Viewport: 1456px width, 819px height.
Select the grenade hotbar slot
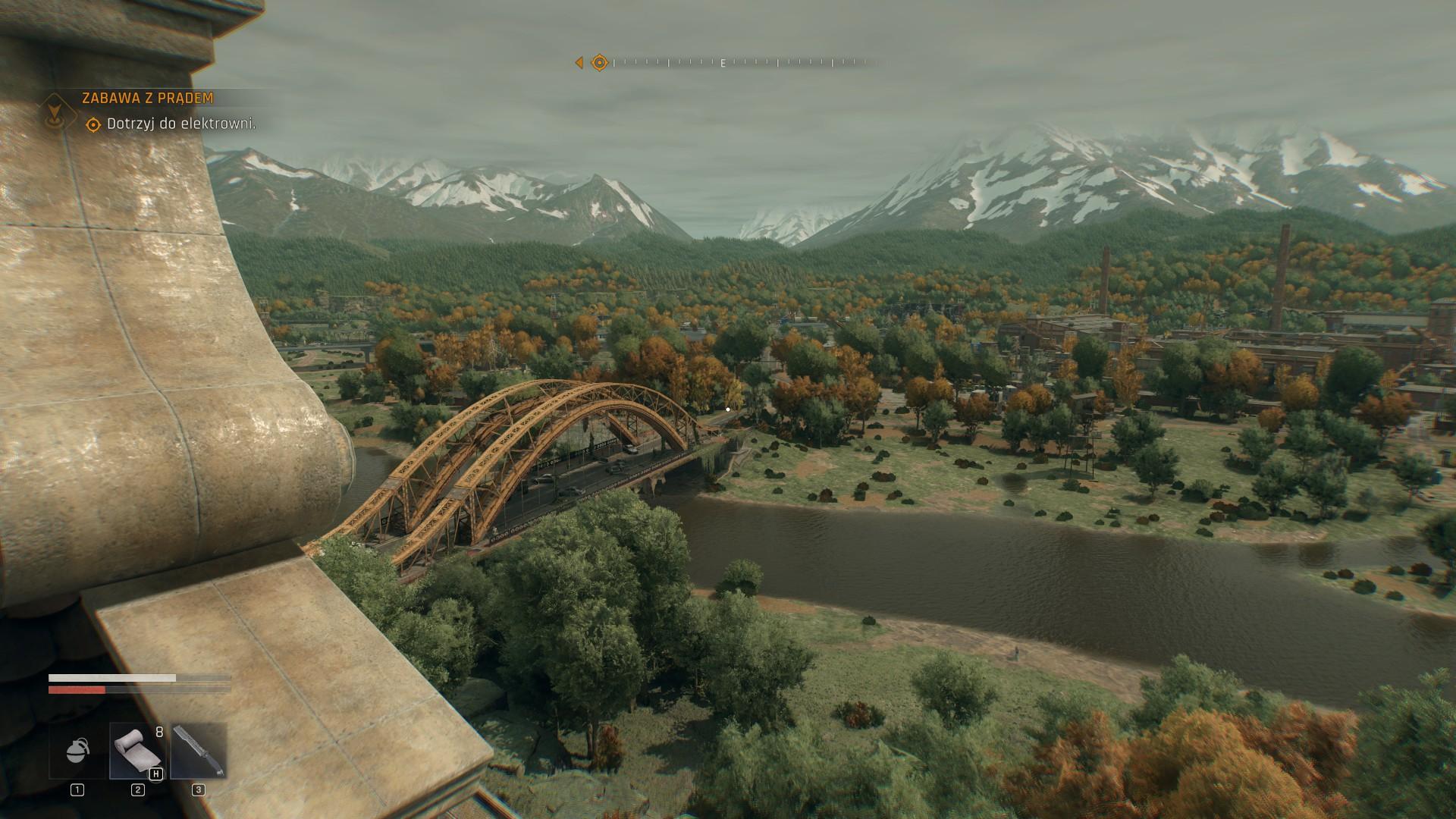tap(77, 751)
